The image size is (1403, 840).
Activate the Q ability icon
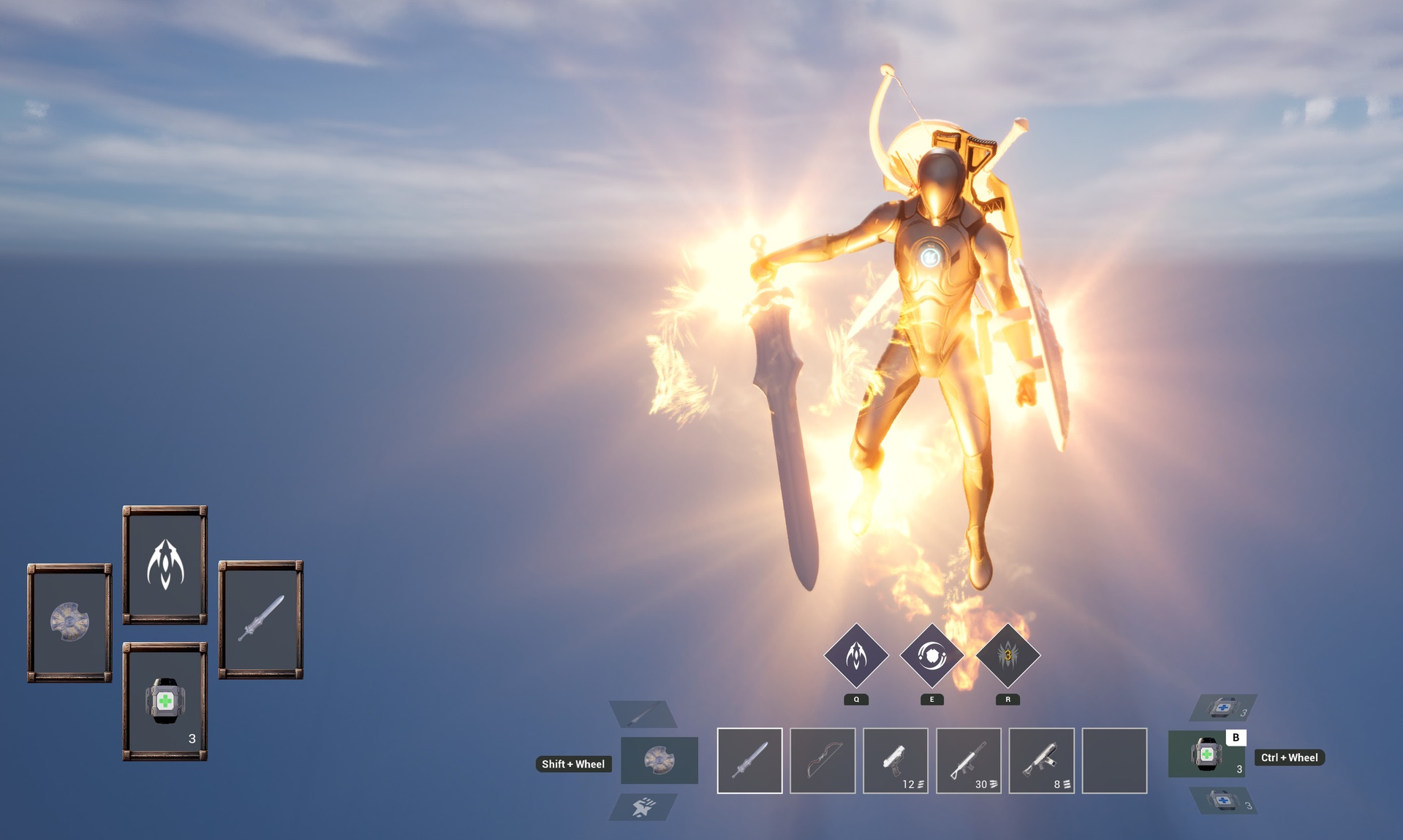pos(855,657)
